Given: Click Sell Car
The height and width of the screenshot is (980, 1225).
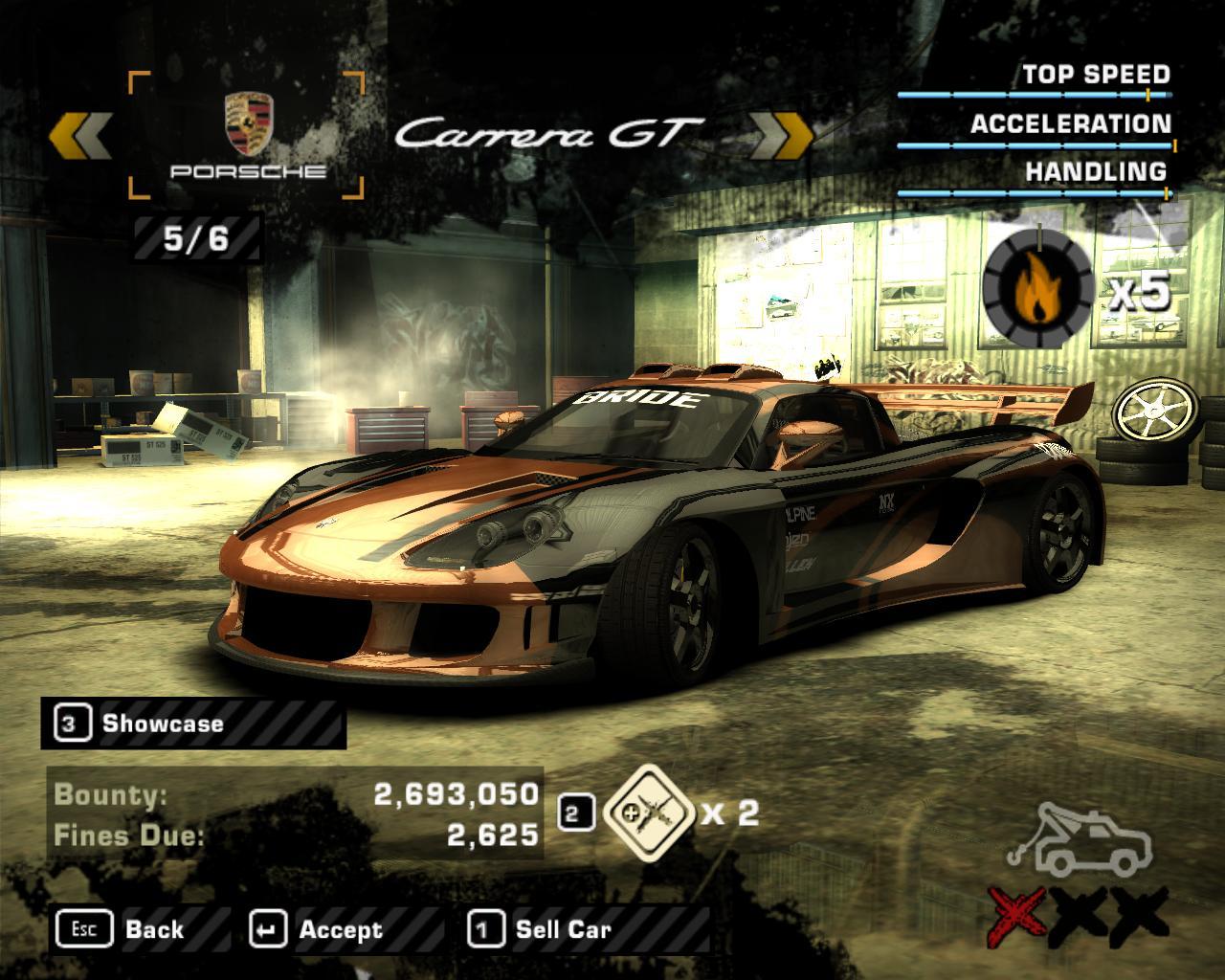Looking at the screenshot, I should coord(563,928).
